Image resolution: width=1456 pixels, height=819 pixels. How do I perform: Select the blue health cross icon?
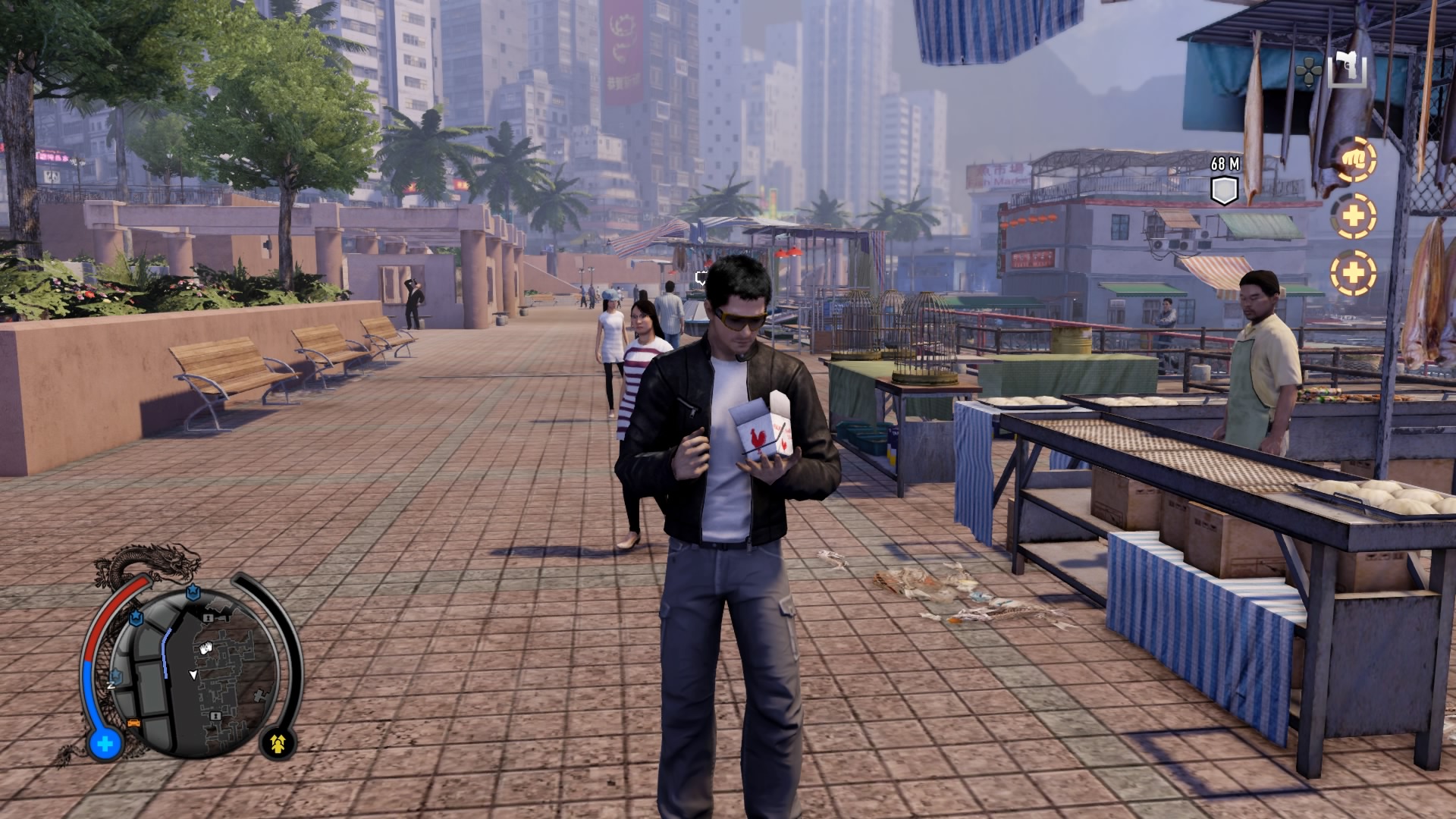tap(105, 744)
